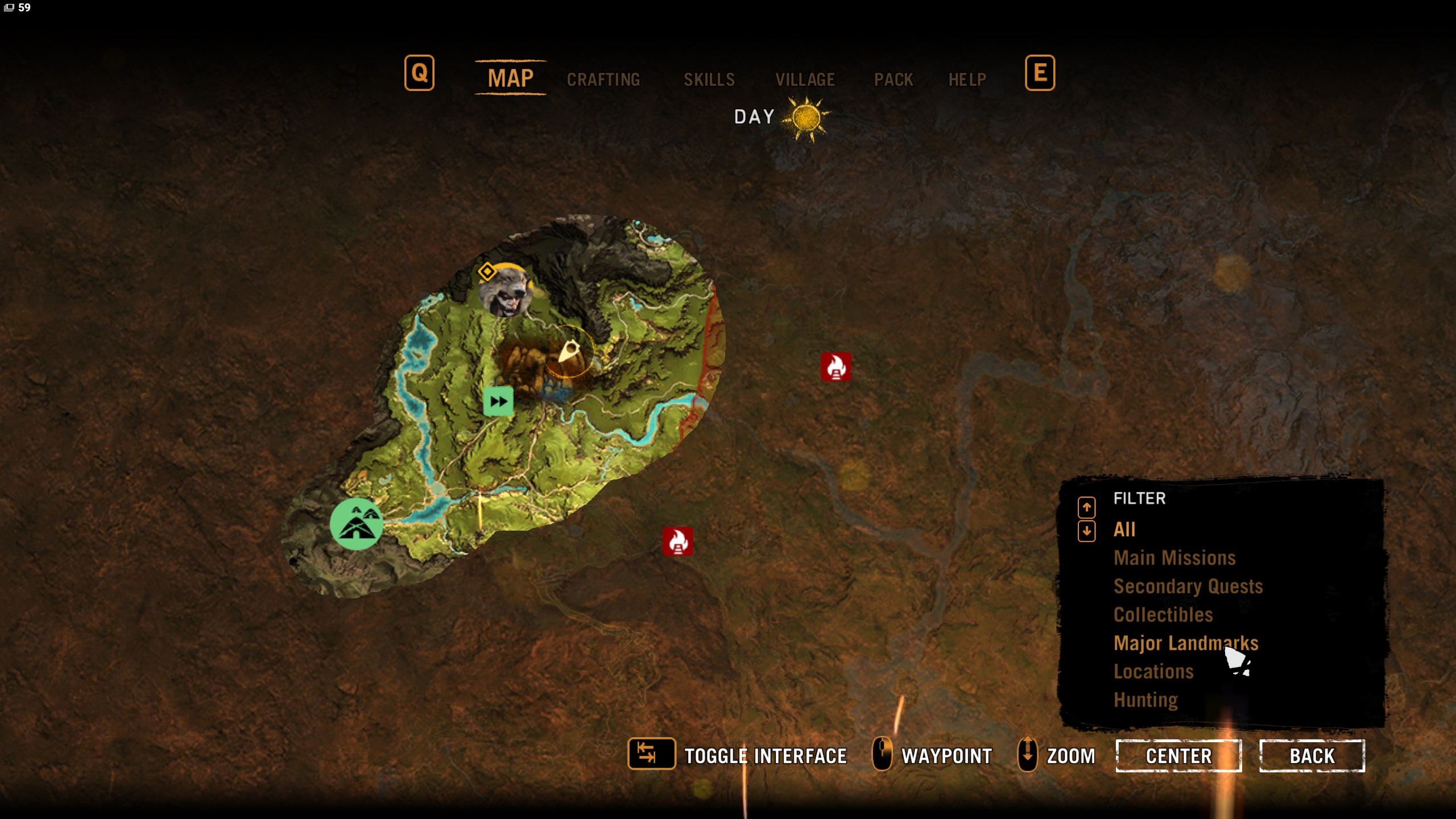Viewport: 1456px width, 819px height.
Task: Filter map by Main Missions
Action: [1174, 558]
